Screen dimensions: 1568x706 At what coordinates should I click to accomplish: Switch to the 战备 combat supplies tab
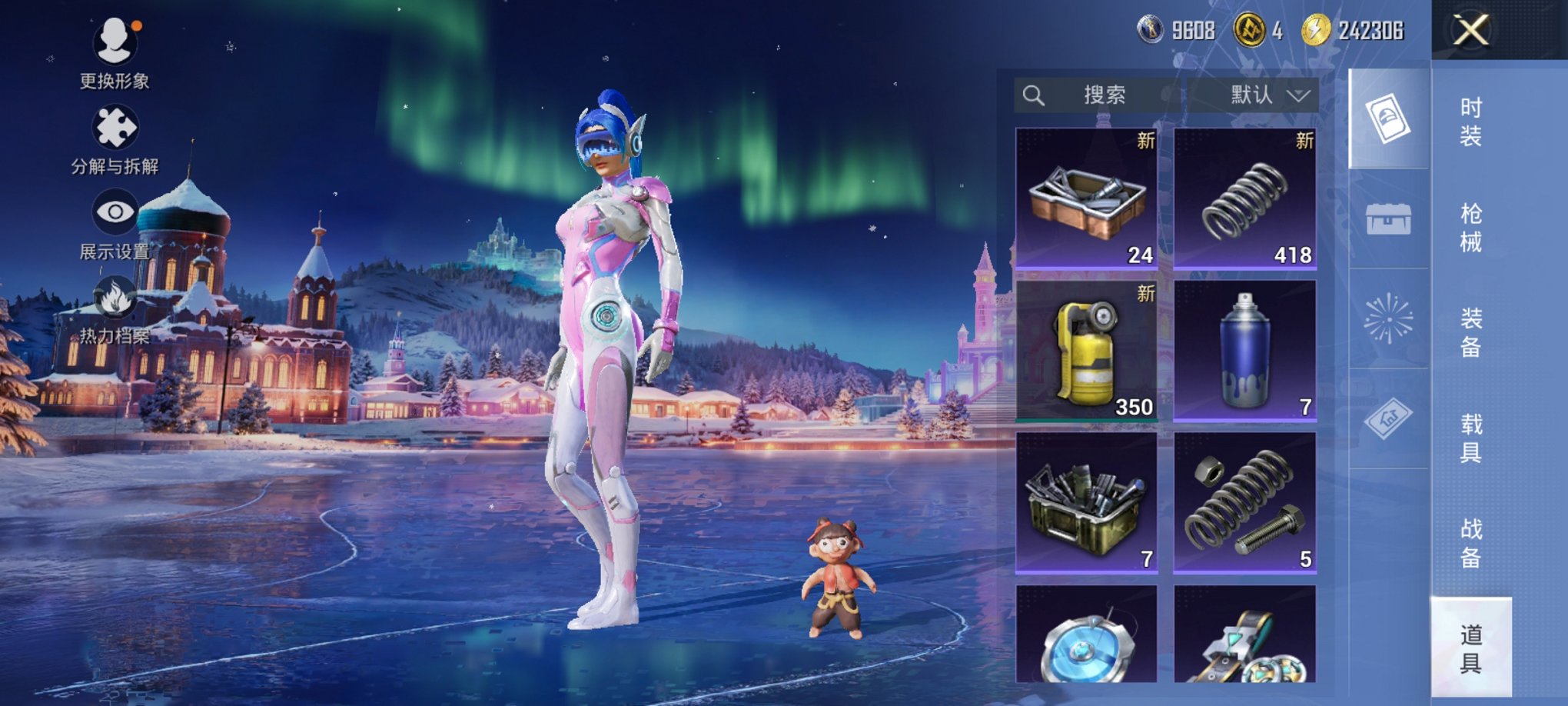(1470, 543)
